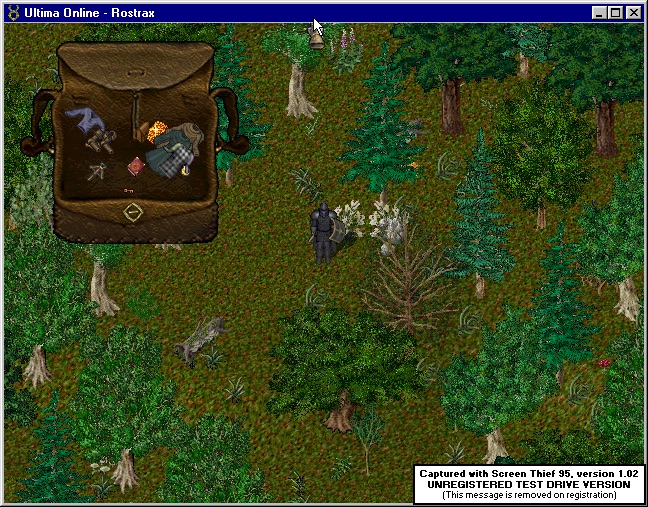Close the Ultima Online window
Screen dimensions: 648x507
[x=634, y=13]
